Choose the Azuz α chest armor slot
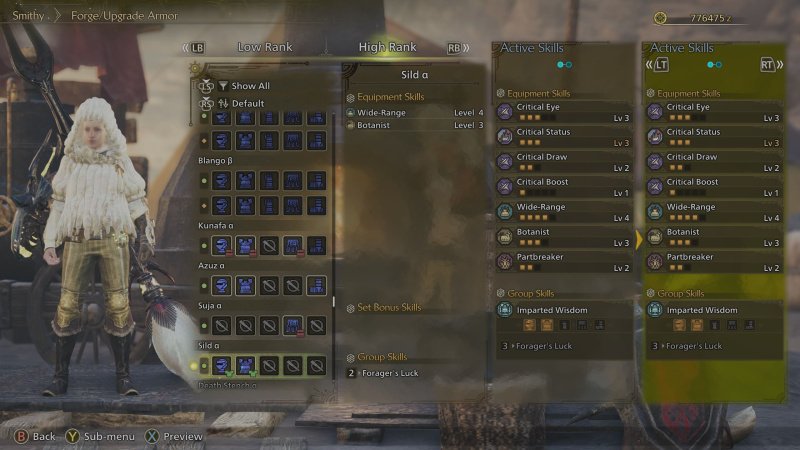This screenshot has height=450, width=800. (245, 285)
